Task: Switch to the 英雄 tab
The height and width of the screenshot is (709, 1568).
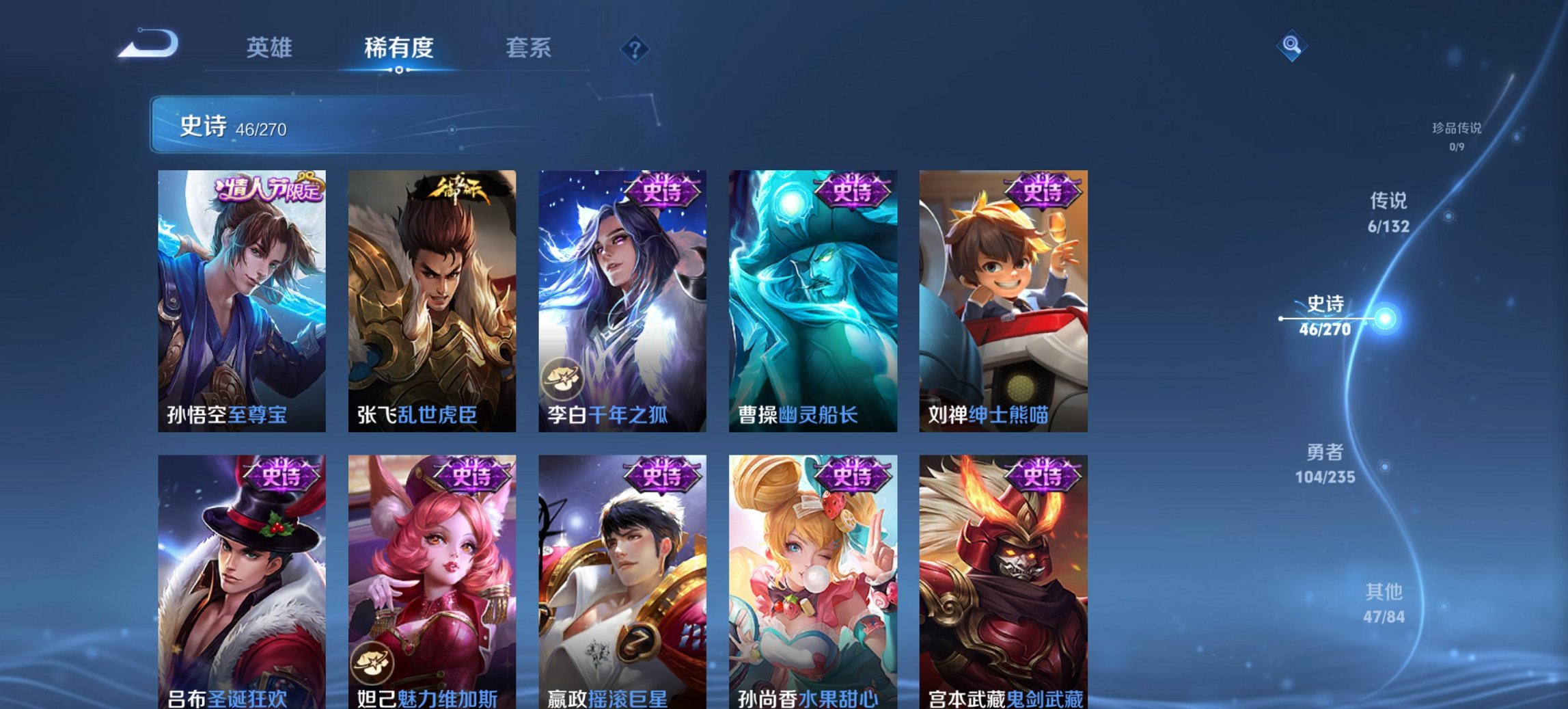Action: (271, 48)
